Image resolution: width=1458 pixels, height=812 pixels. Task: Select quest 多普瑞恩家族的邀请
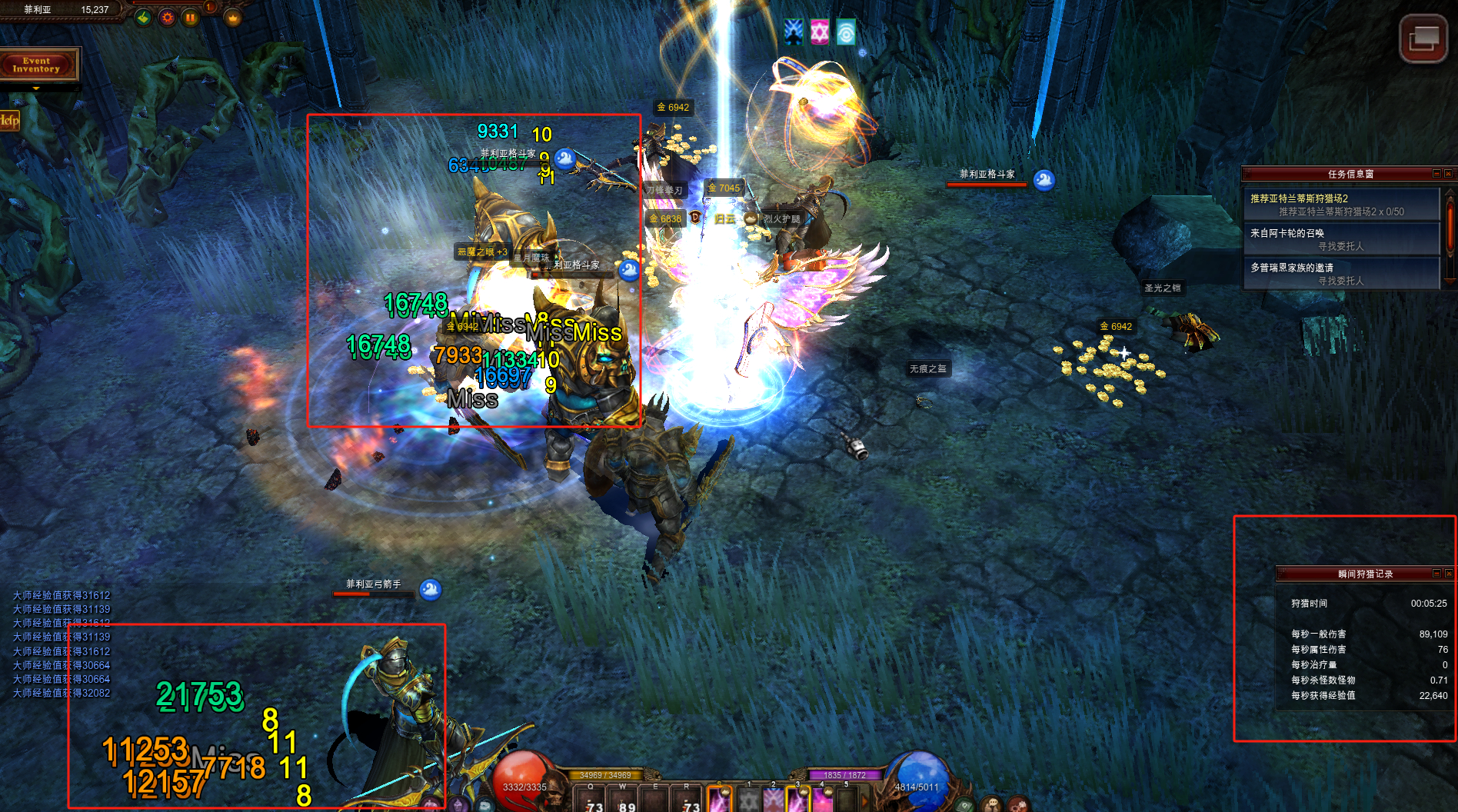pos(1340,274)
